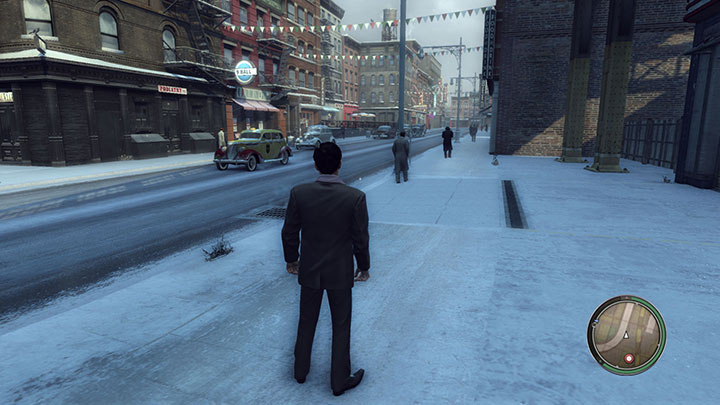Click the circular minimap
The image size is (720, 405).
coord(627,335)
